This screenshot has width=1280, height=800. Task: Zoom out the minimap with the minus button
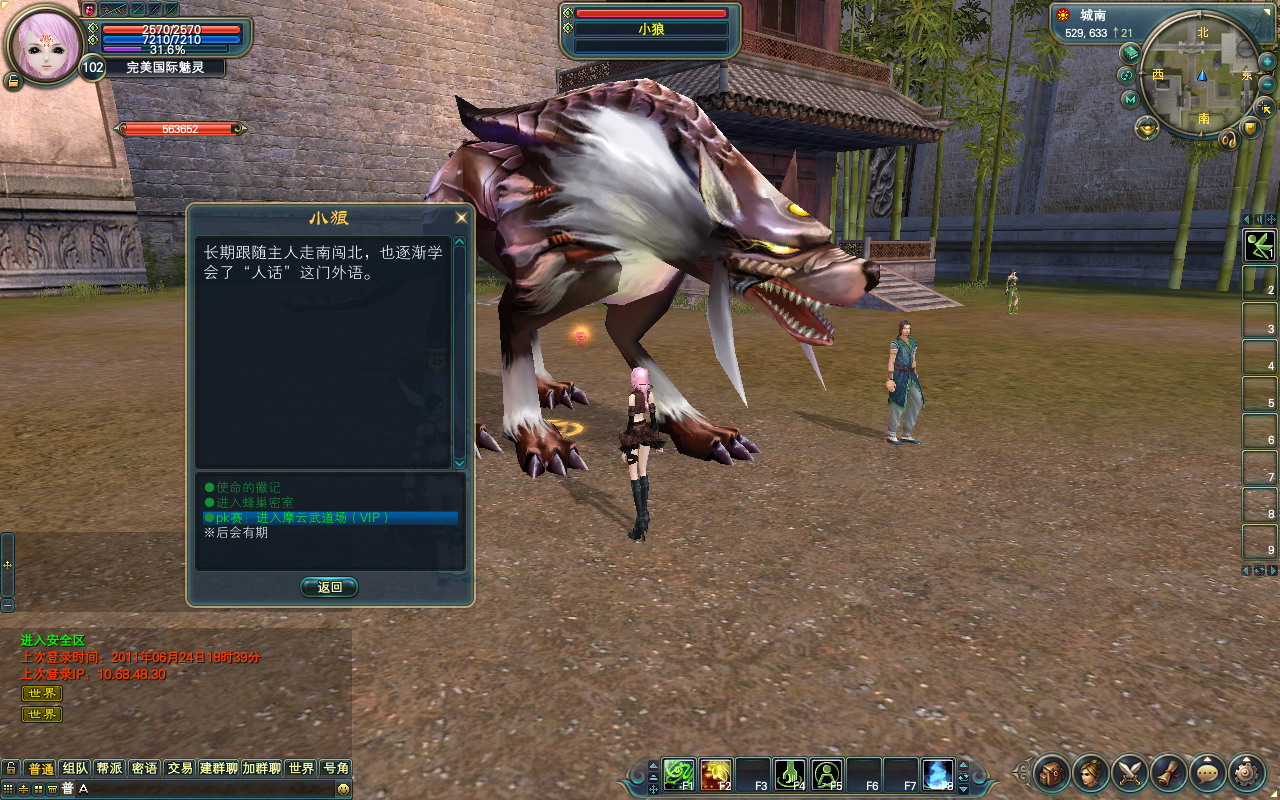click(1268, 84)
